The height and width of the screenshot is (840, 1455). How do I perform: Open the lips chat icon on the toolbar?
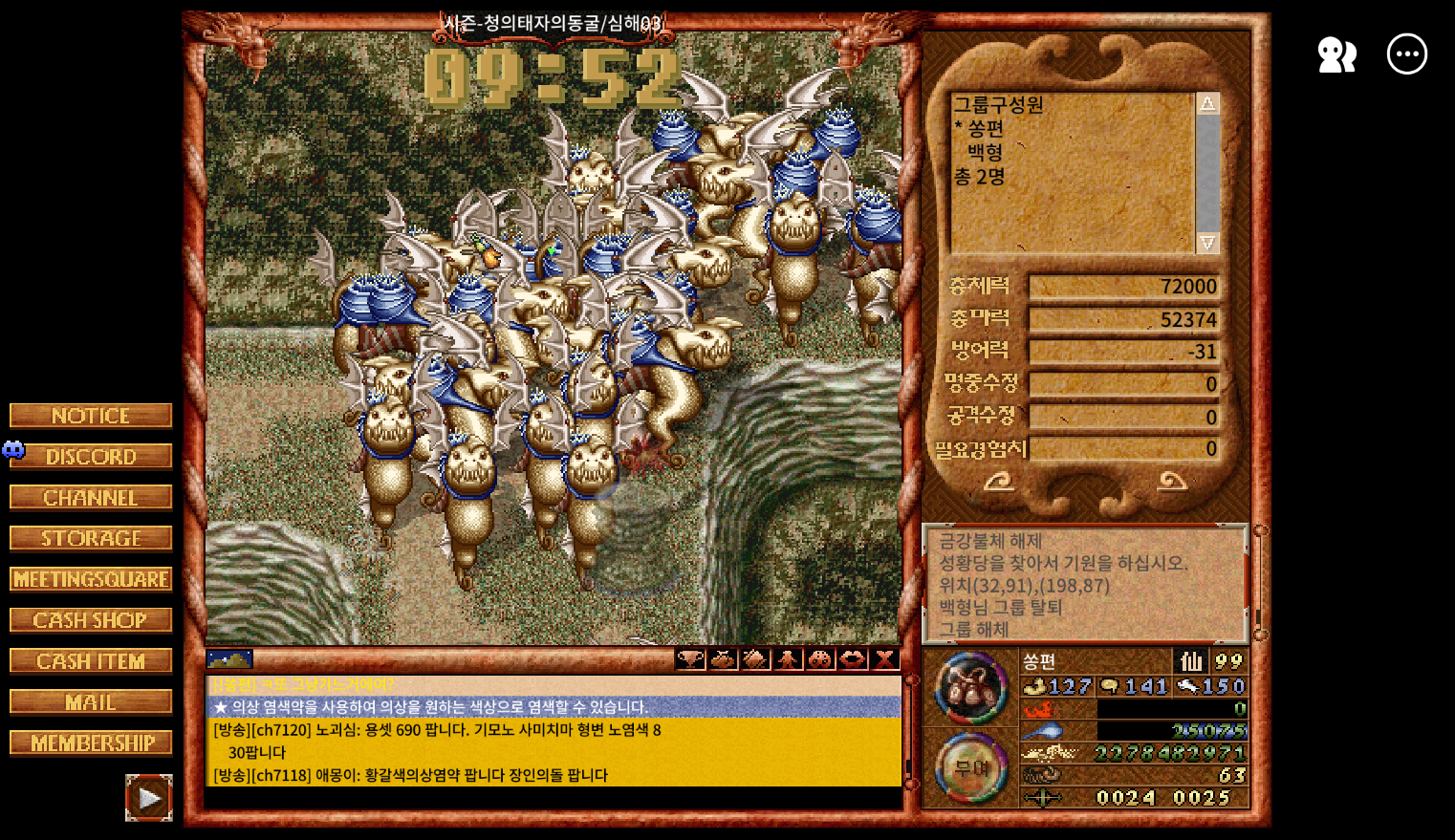[852, 659]
